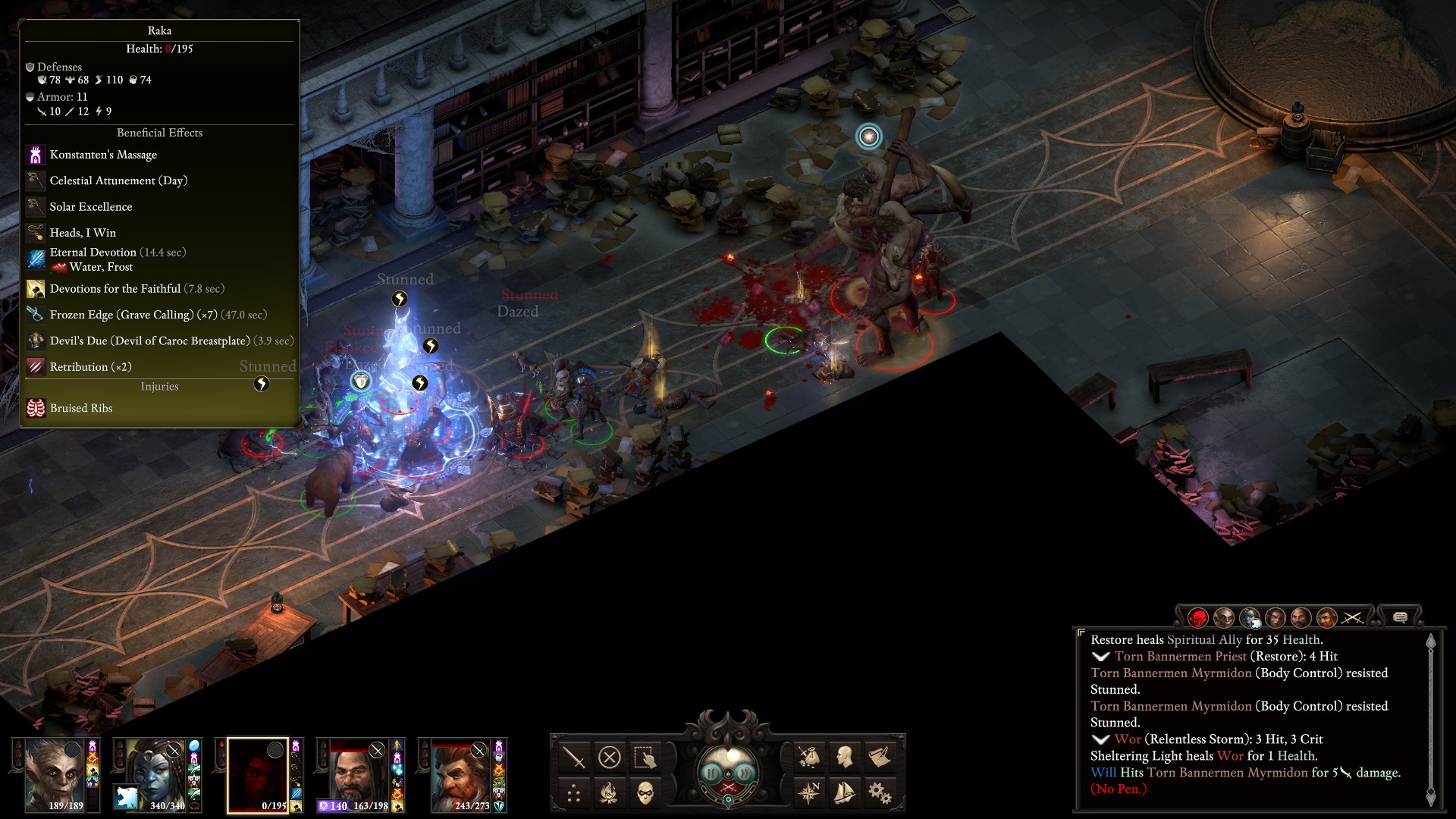Open the ship management icon
Viewport: 1456px width, 819px height.
click(844, 793)
